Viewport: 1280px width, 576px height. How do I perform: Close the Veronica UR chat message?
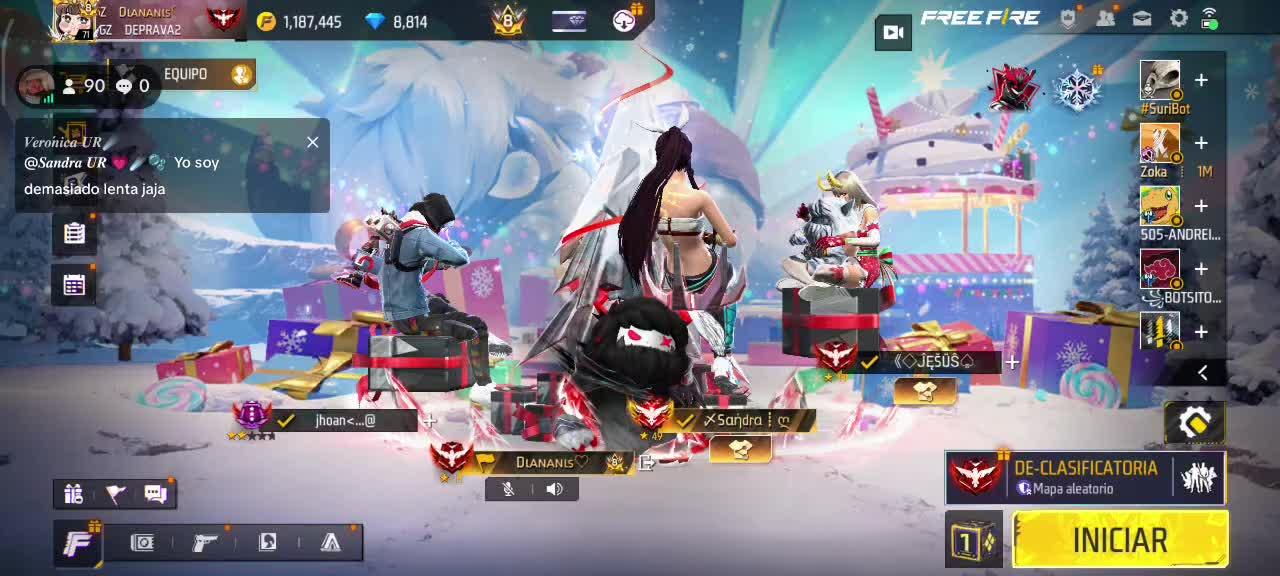click(313, 142)
